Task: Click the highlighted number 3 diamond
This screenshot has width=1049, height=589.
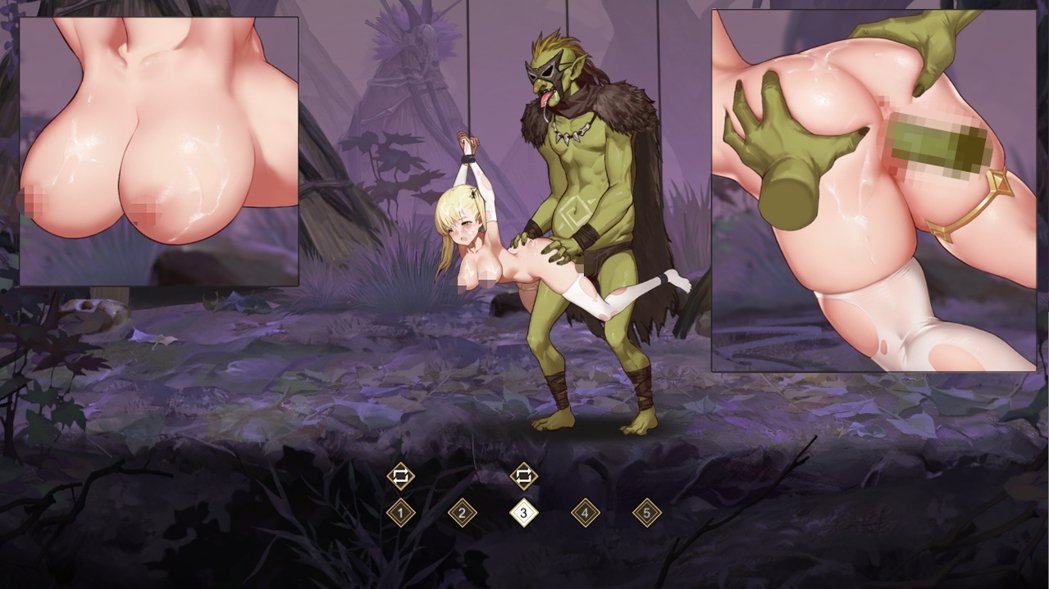Action: point(524,513)
